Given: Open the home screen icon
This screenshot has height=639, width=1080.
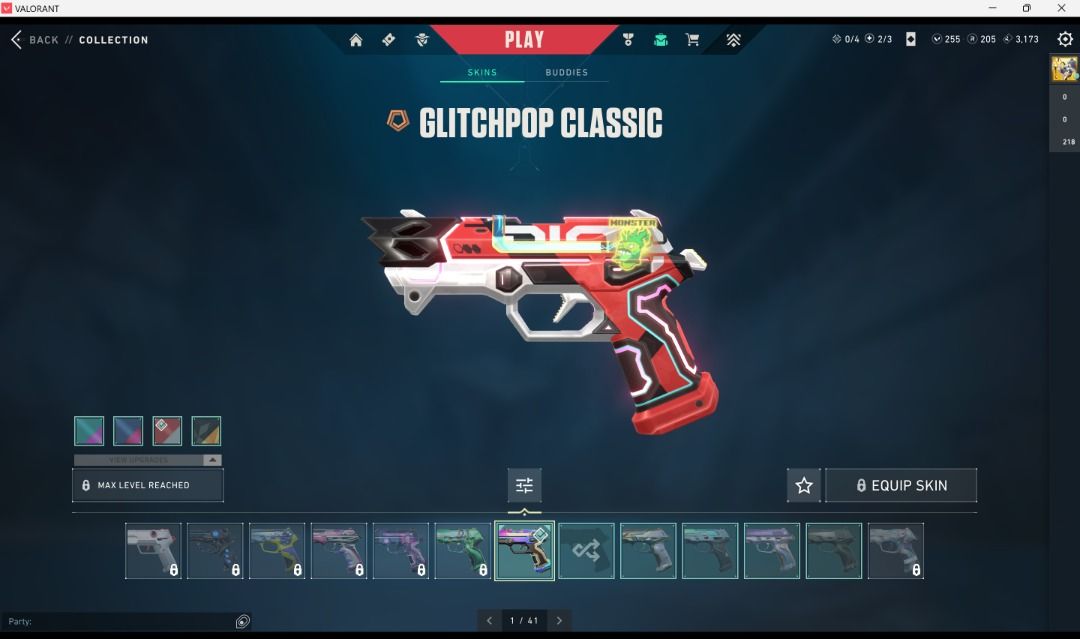Looking at the screenshot, I should coord(356,40).
